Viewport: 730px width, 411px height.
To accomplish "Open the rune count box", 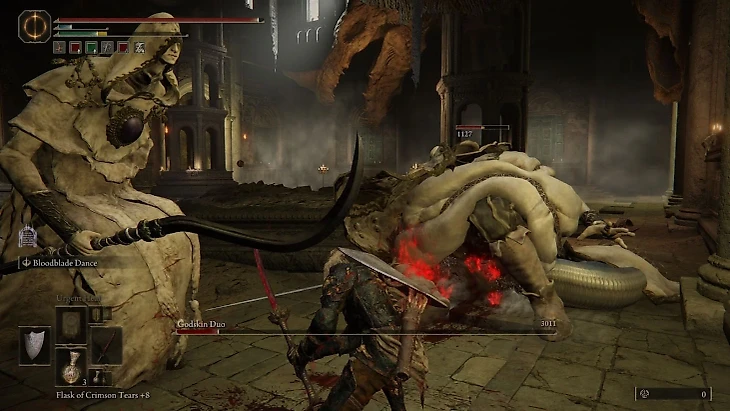I will click(673, 394).
